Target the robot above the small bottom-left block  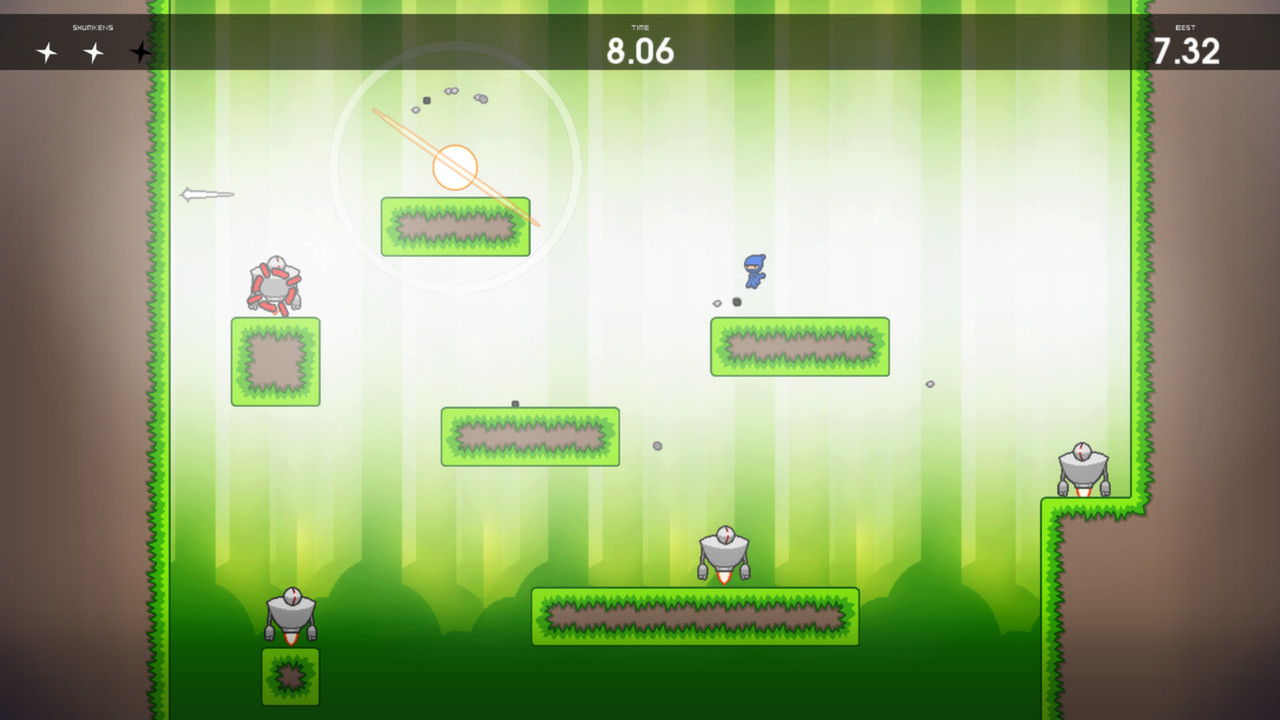(x=290, y=615)
